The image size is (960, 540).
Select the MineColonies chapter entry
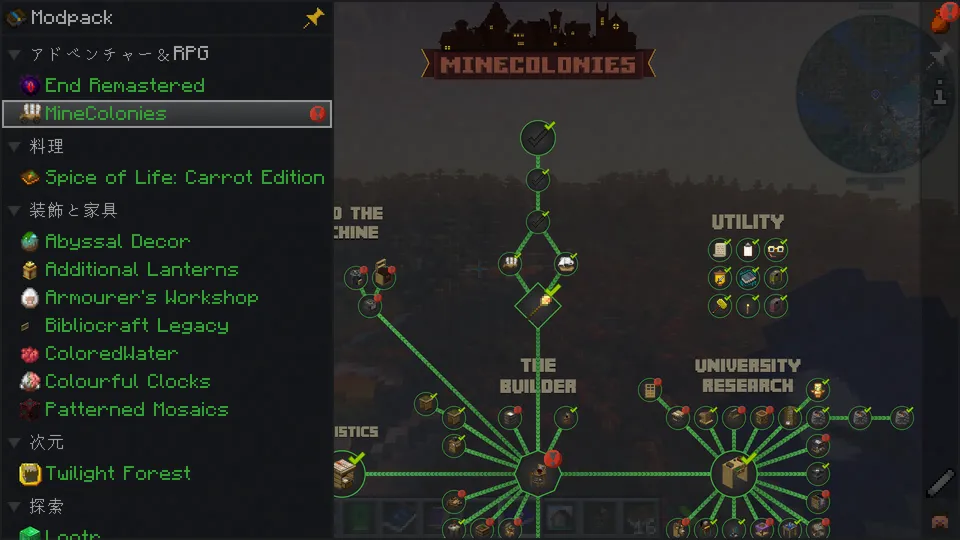pos(105,114)
